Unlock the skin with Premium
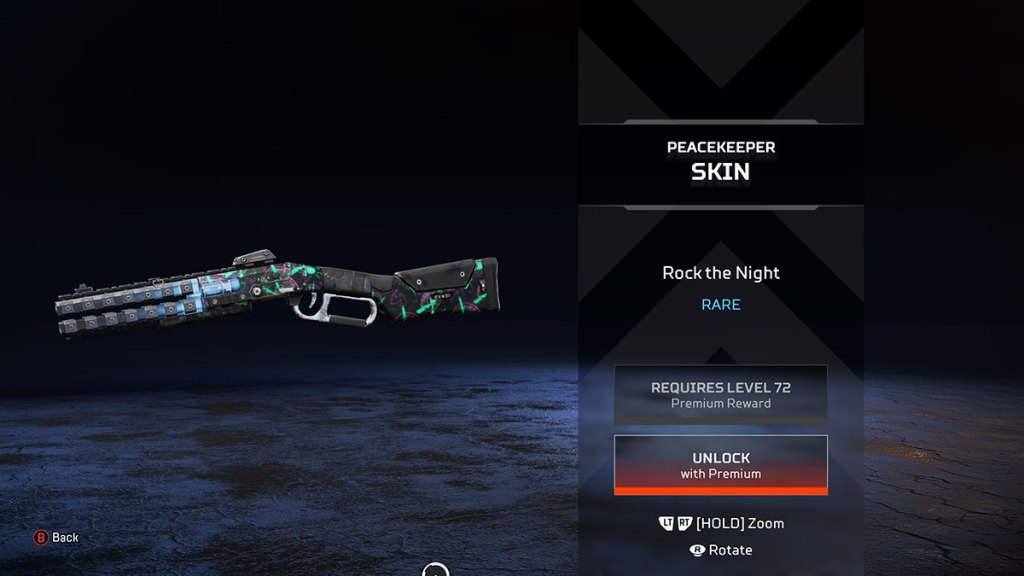This screenshot has height=576, width=1024. point(720,464)
